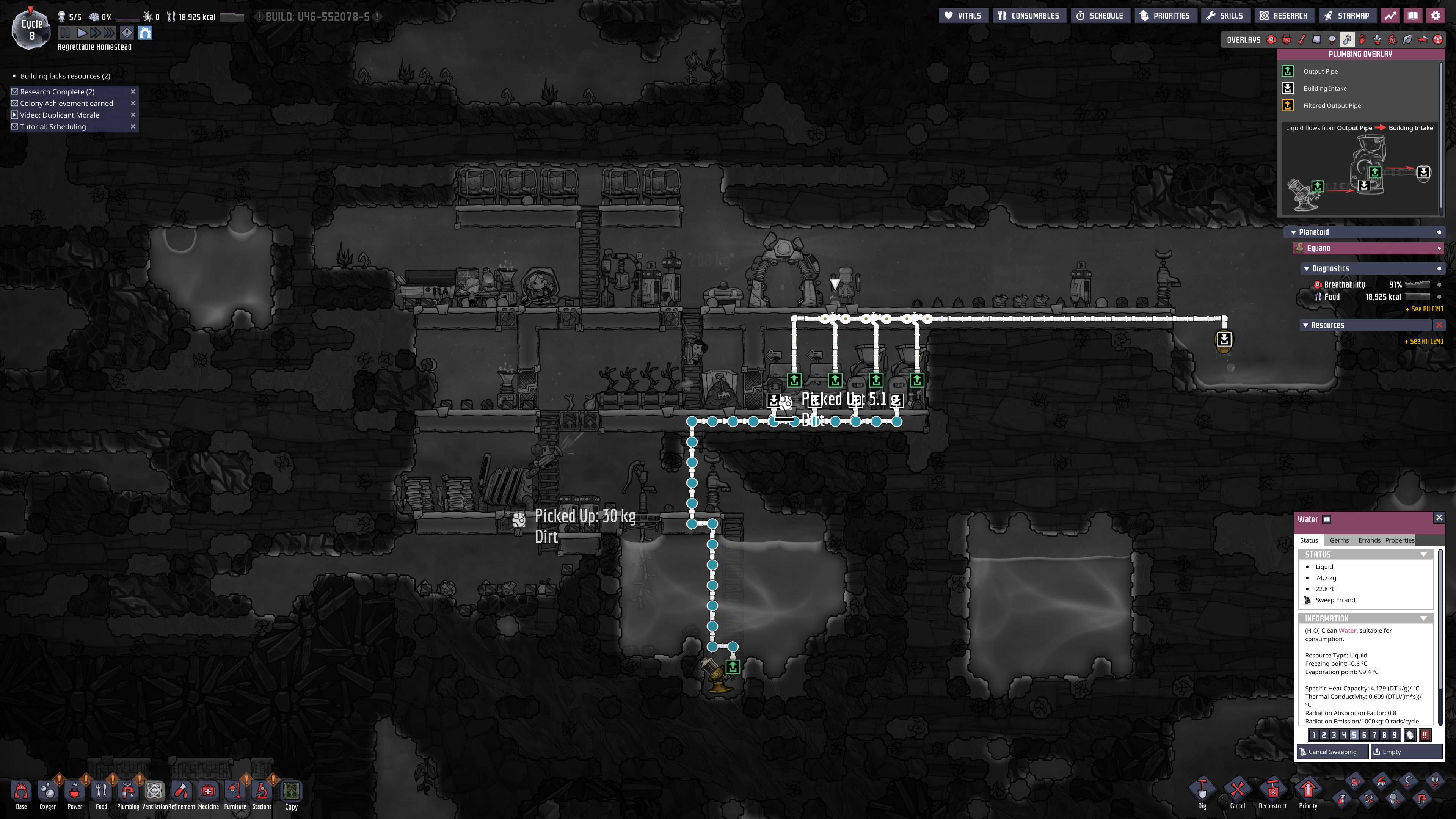The height and width of the screenshot is (819, 1456).
Task: Open the Skills screen
Action: [x=1225, y=16]
